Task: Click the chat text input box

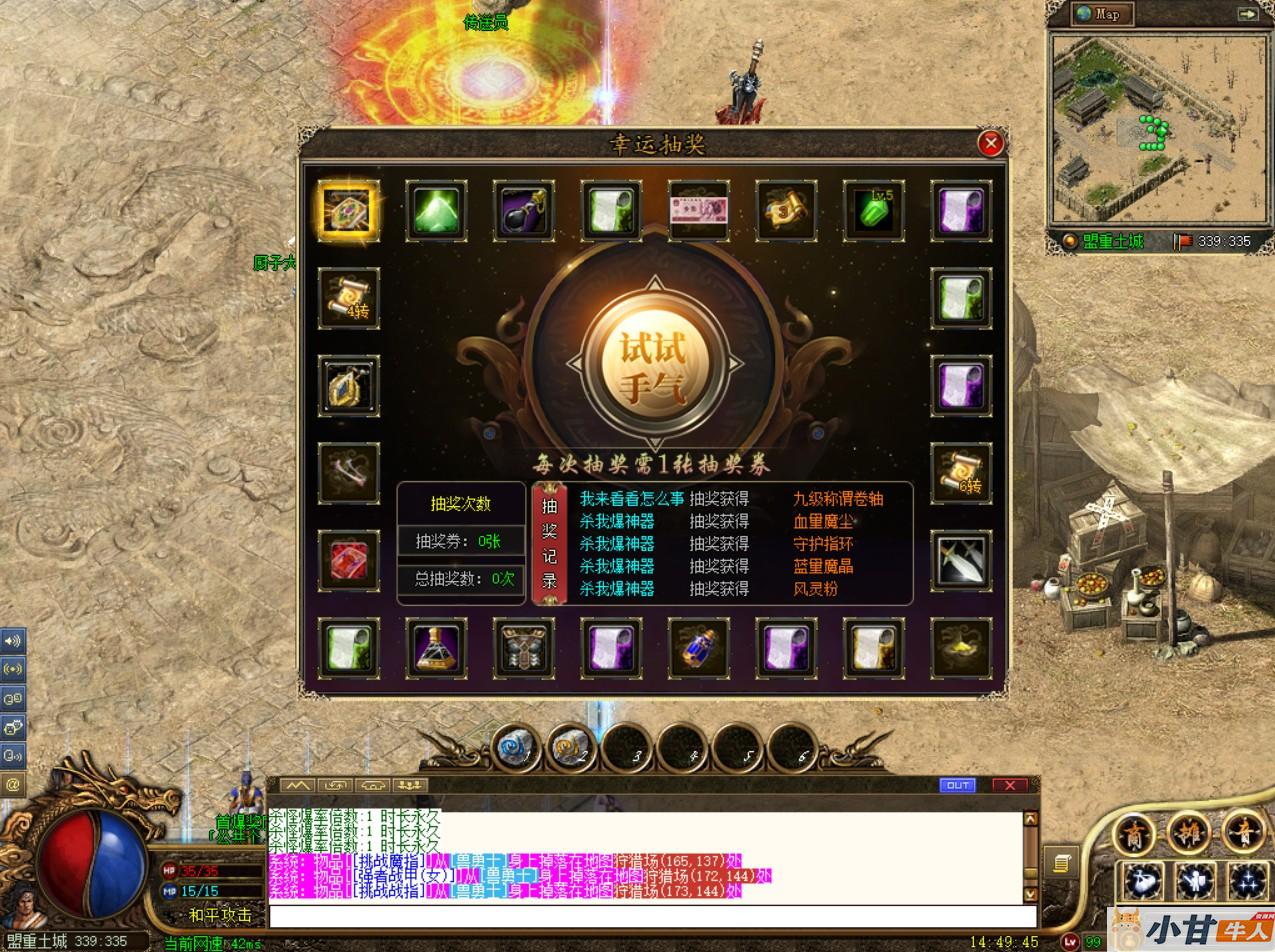Action: click(x=652, y=916)
